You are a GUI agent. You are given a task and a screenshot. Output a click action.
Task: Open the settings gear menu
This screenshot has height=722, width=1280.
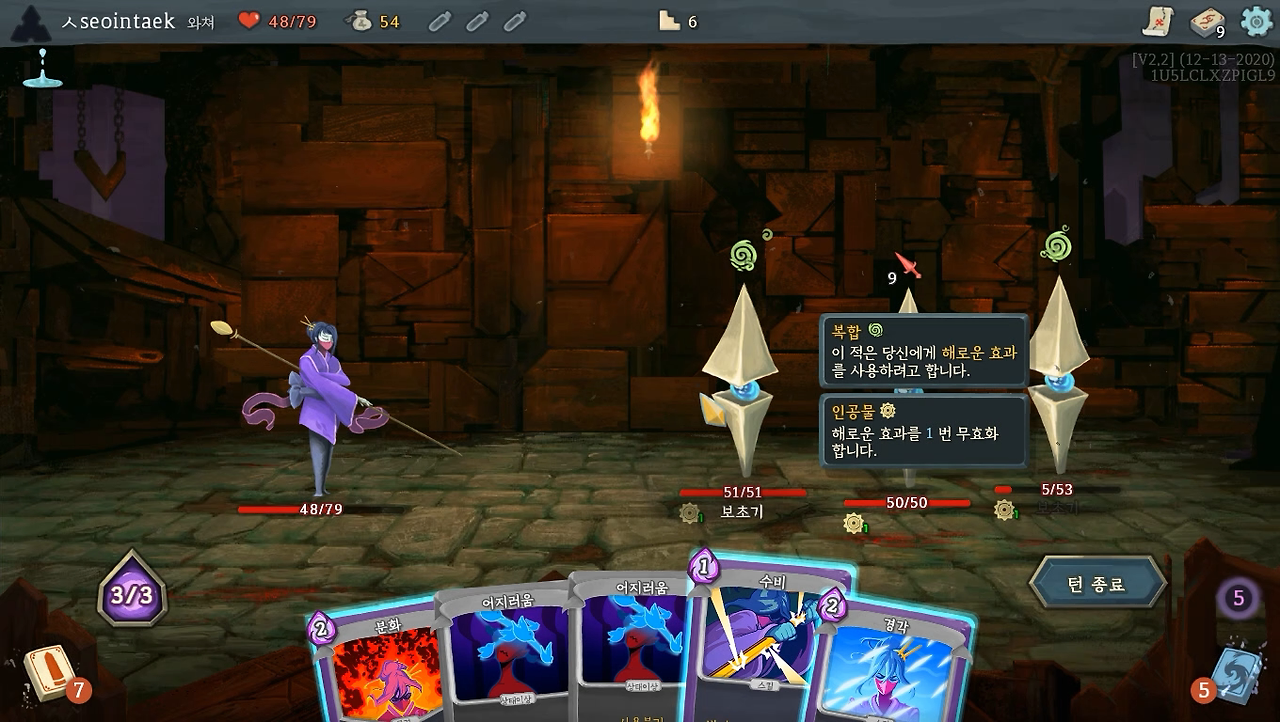pyautogui.click(x=1256, y=18)
